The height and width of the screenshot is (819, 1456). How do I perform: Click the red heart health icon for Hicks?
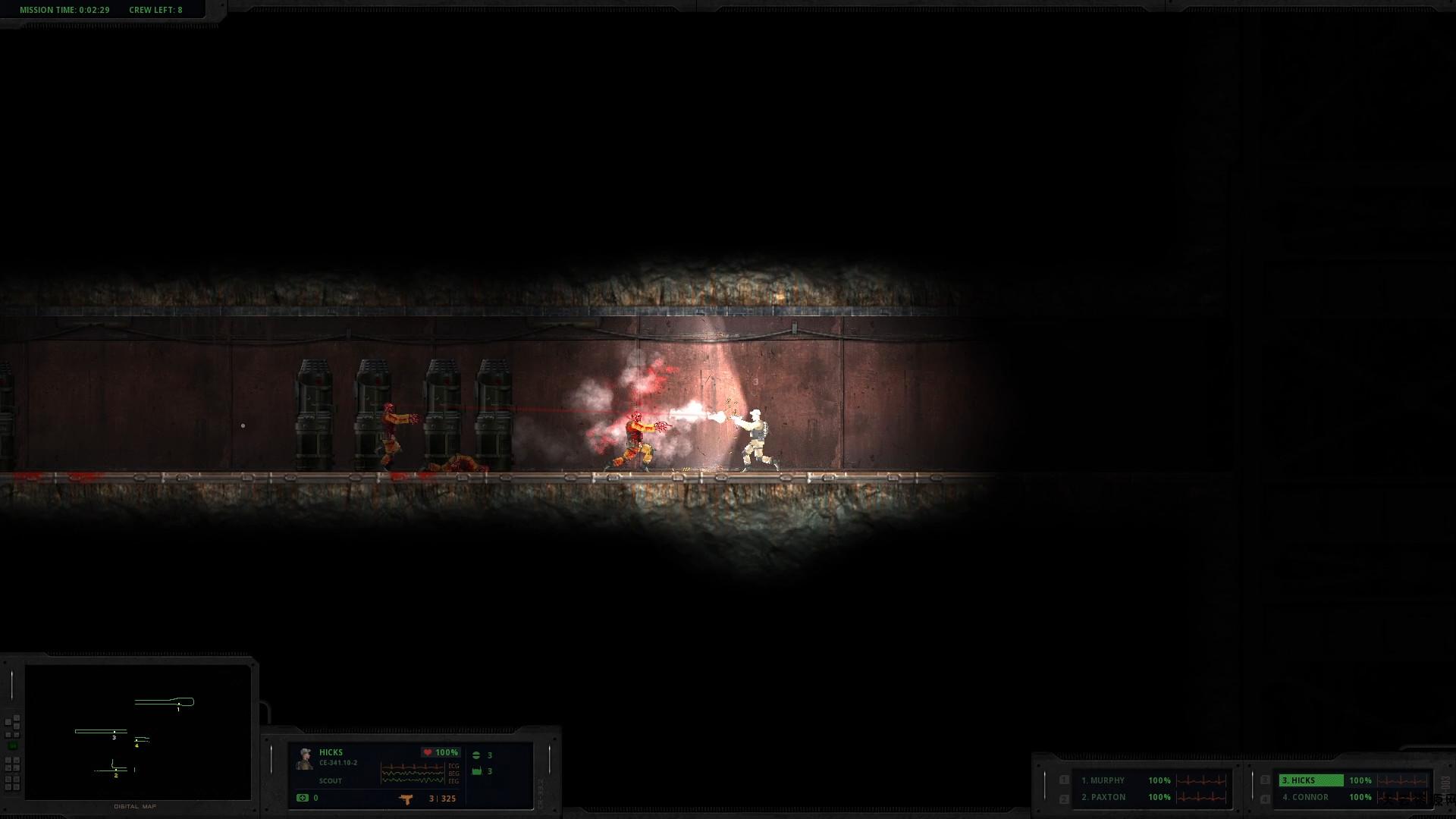tap(428, 752)
